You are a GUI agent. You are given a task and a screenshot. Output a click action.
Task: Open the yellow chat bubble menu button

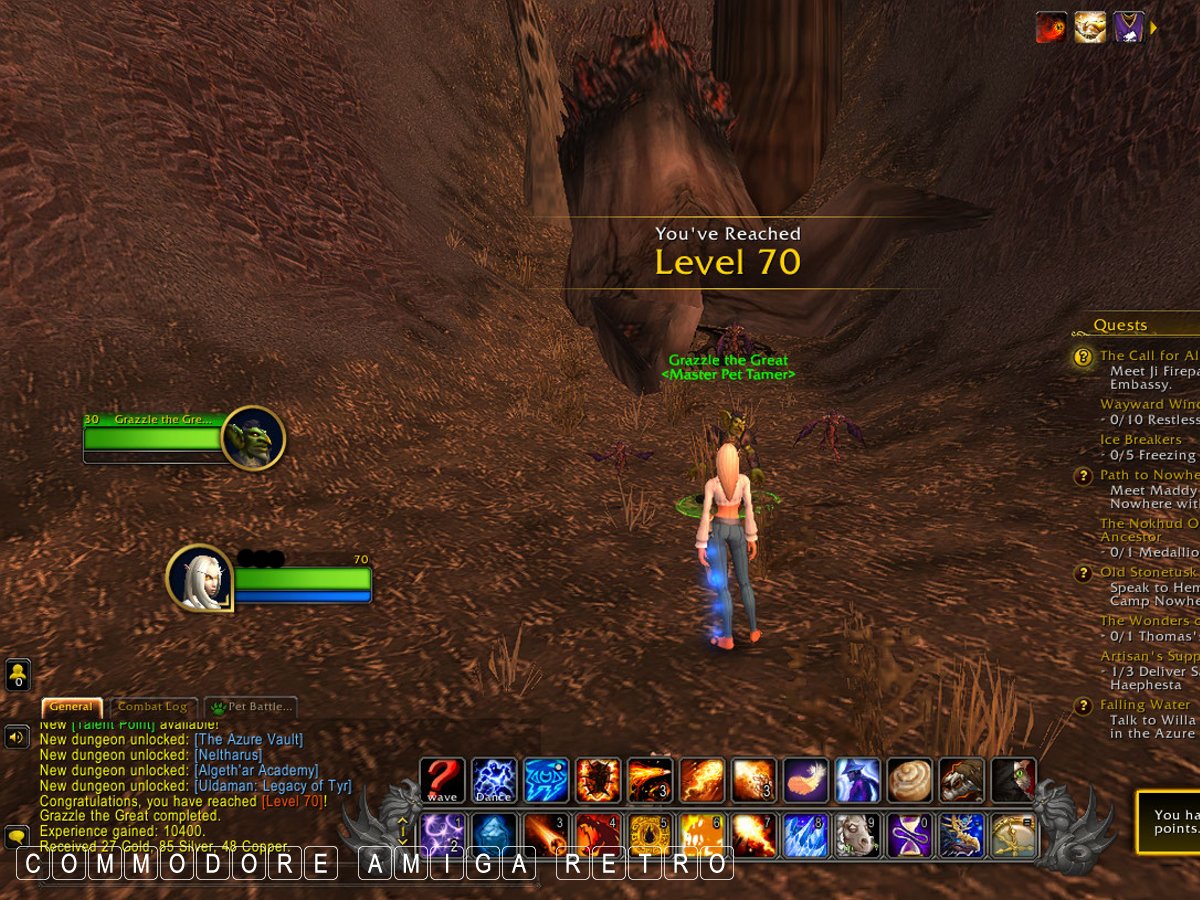pos(17,836)
